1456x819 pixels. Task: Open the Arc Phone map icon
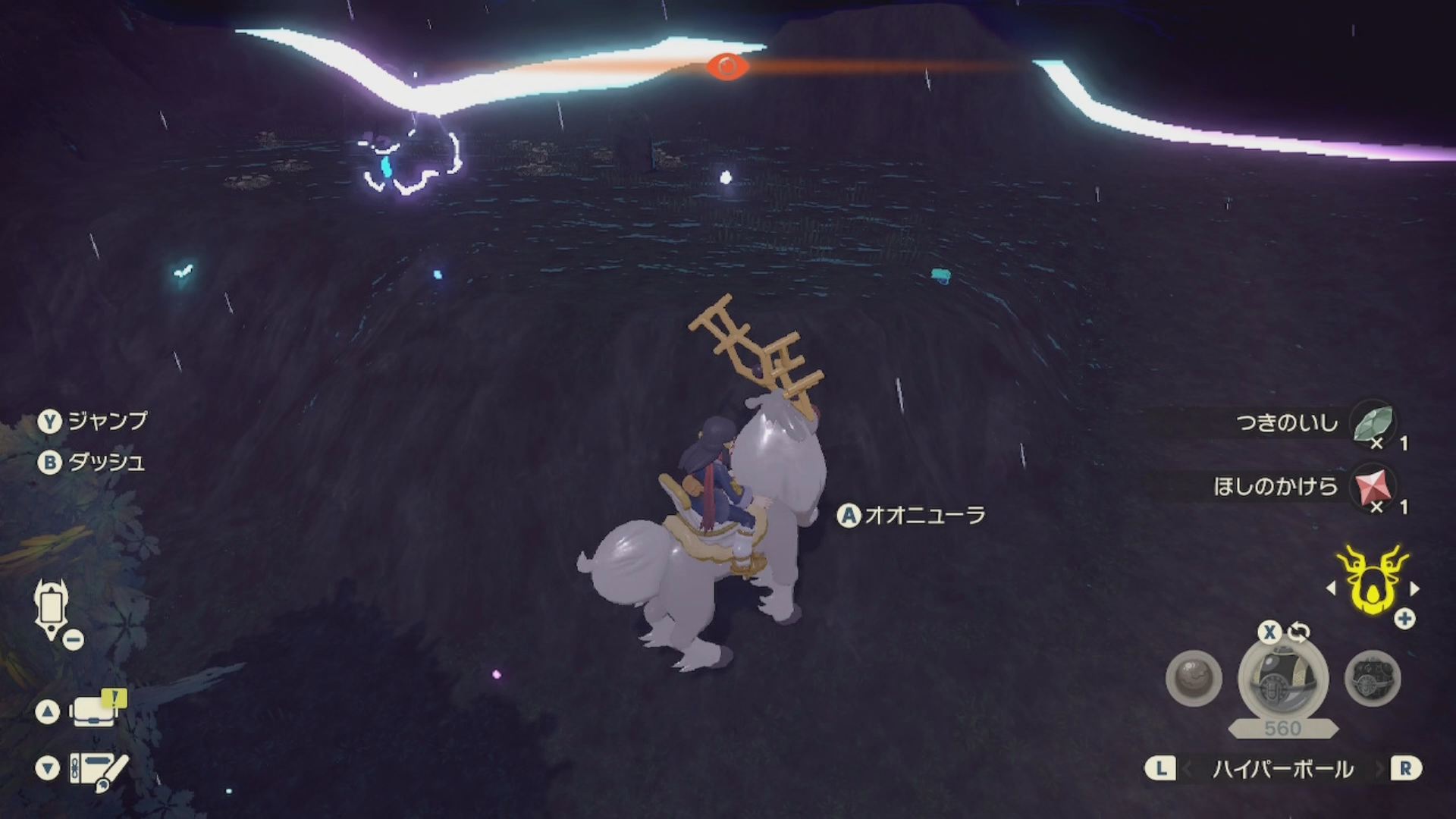coord(52,610)
